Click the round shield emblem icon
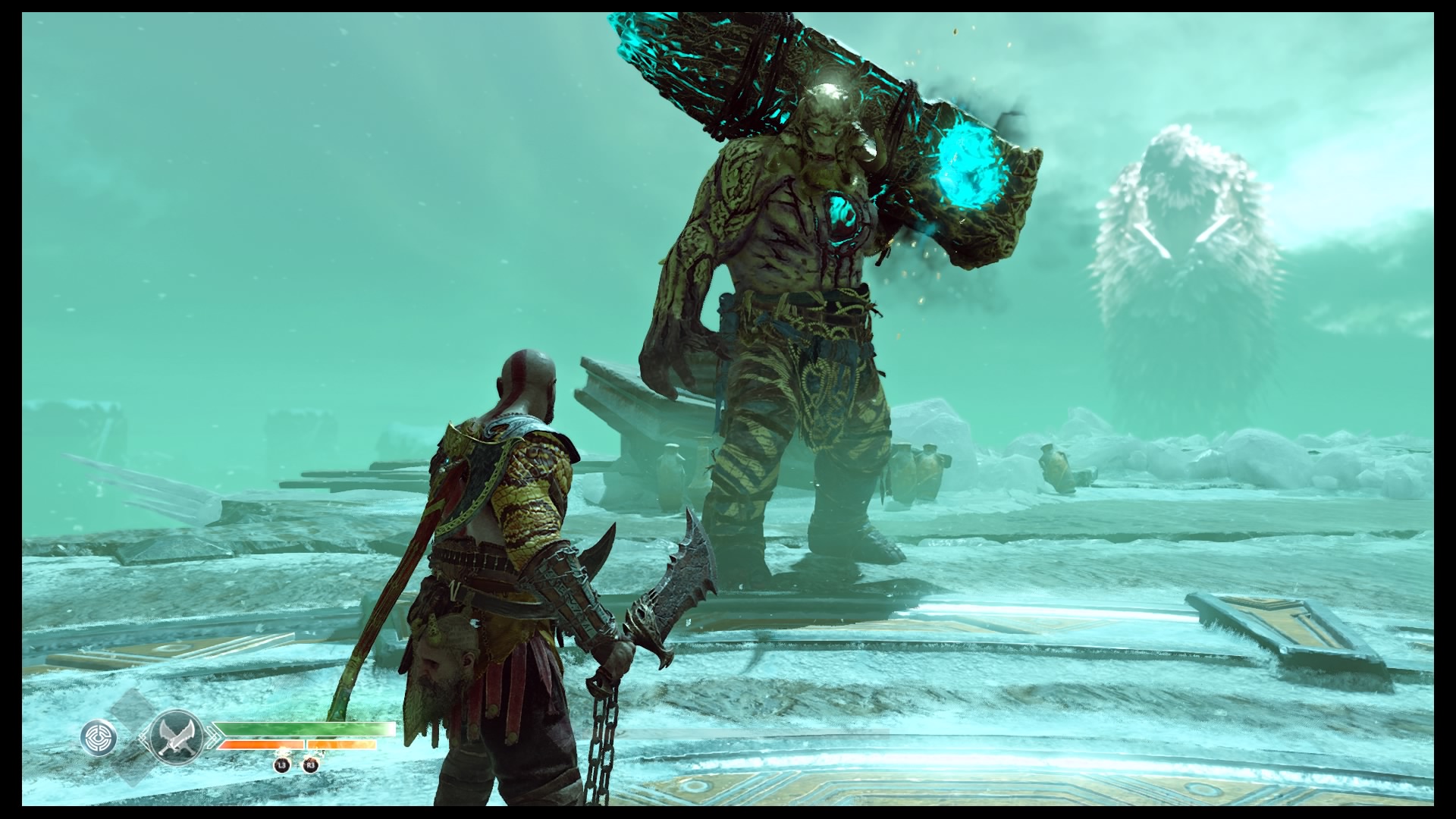This screenshot has width=1456, height=819. point(99,738)
